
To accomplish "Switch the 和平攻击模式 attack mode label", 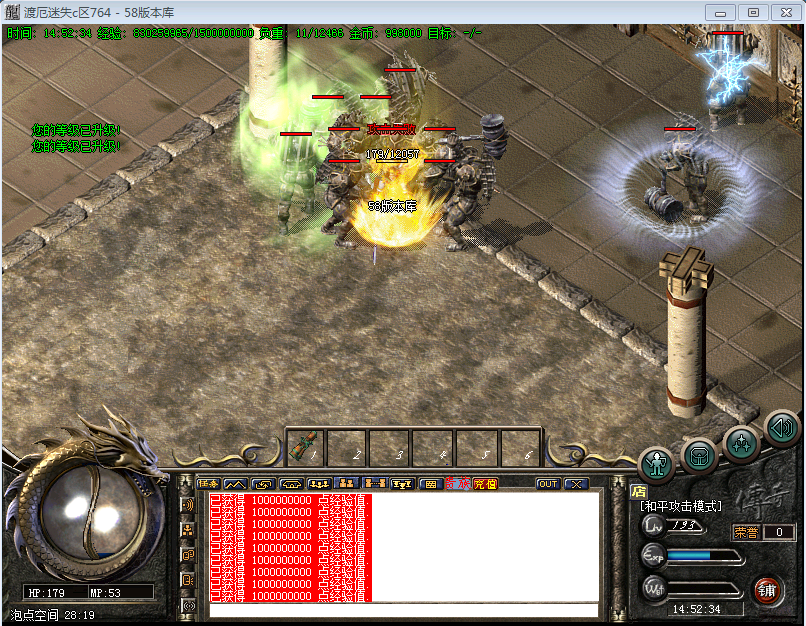I will point(681,507).
